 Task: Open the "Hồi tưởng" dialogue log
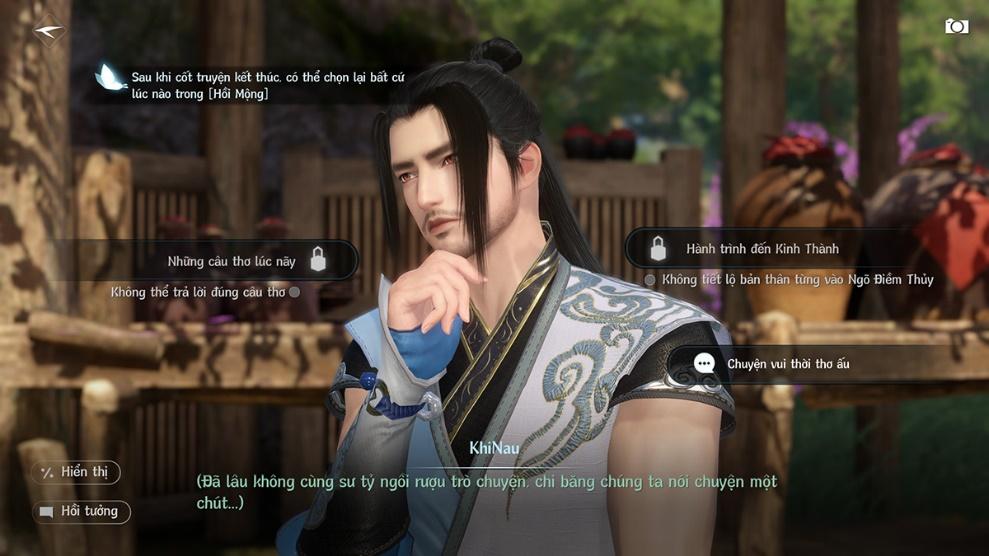coord(80,512)
